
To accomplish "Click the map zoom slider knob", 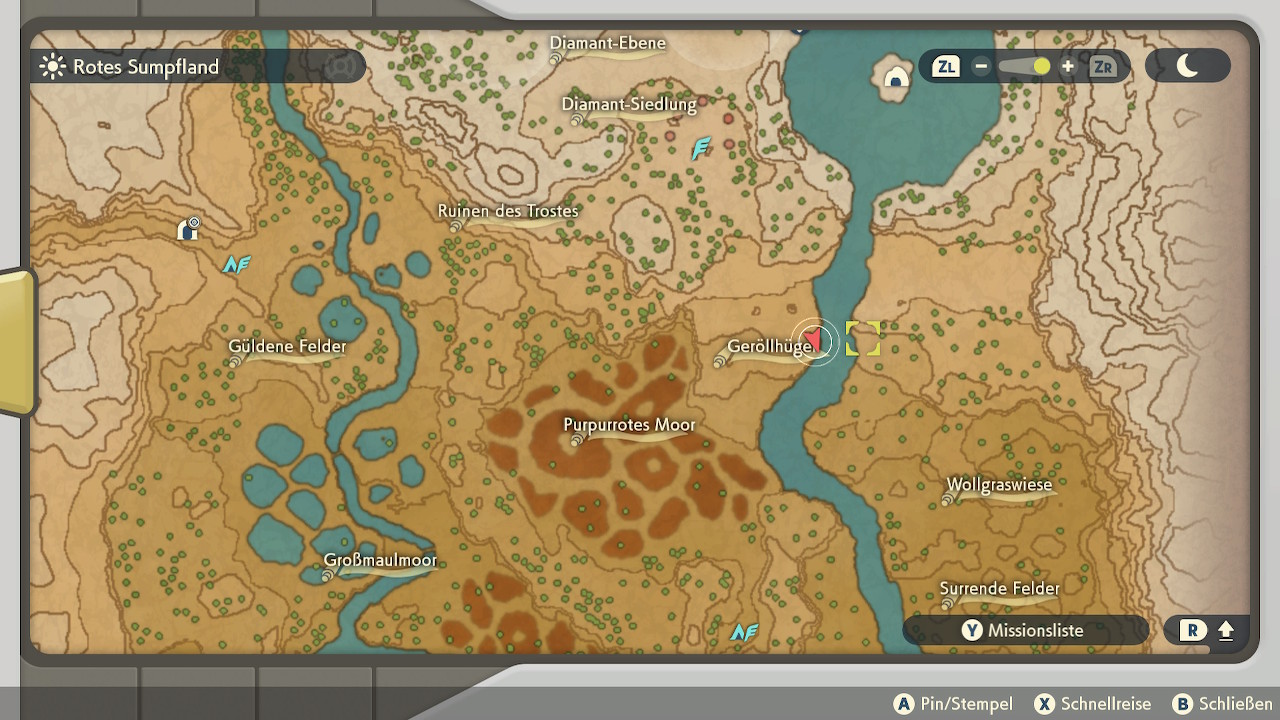I will (x=1042, y=67).
